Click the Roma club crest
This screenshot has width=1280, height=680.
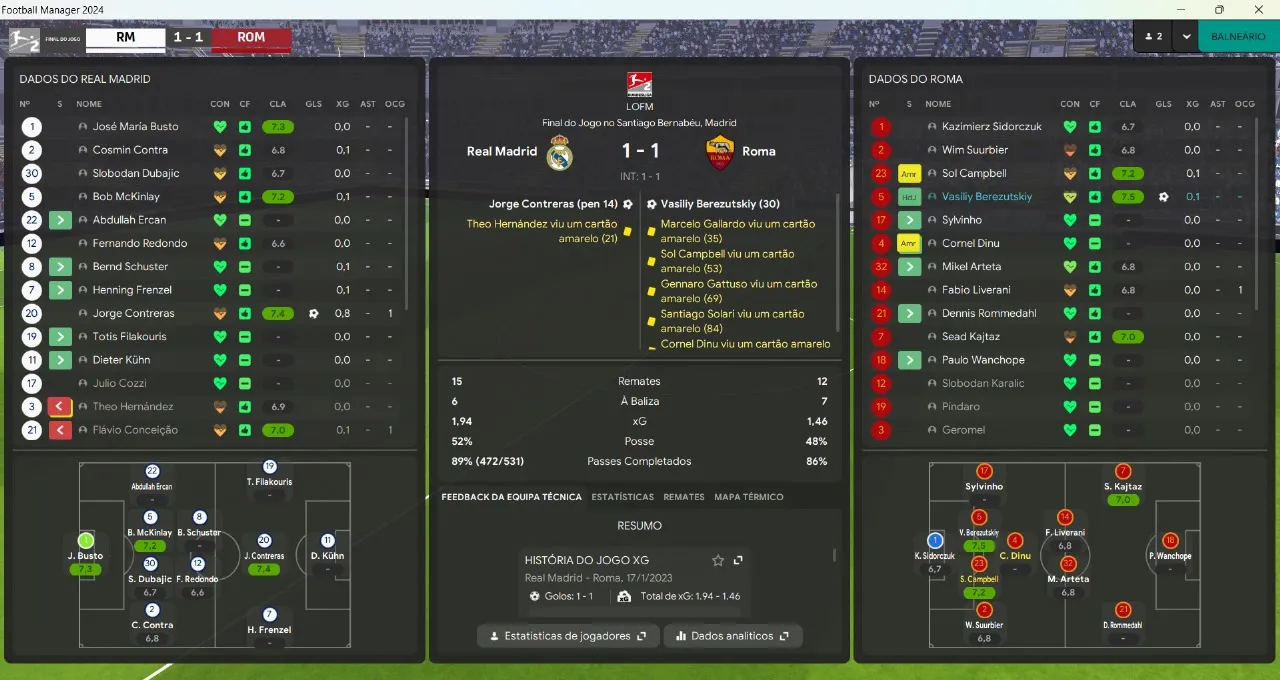[x=719, y=152]
